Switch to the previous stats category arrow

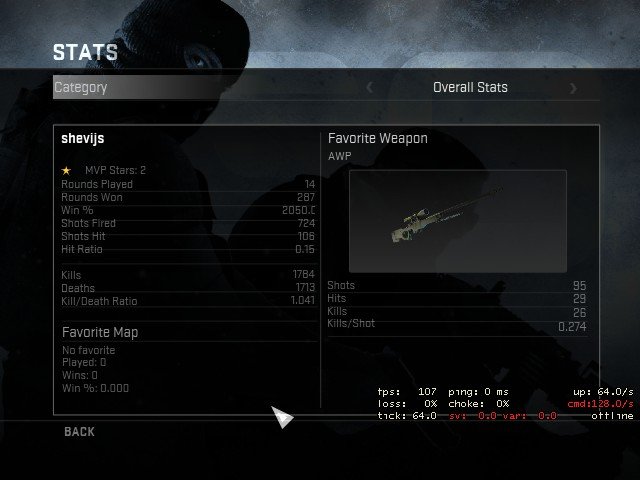[369, 88]
